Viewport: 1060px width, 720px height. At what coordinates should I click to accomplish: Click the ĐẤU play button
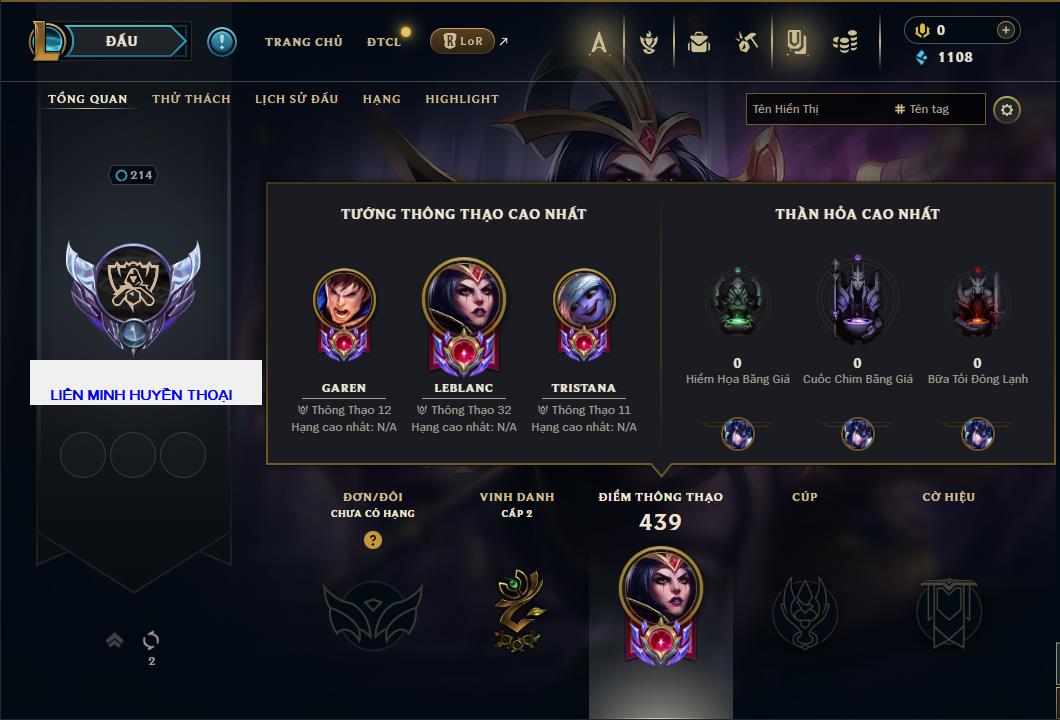[120, 41]
